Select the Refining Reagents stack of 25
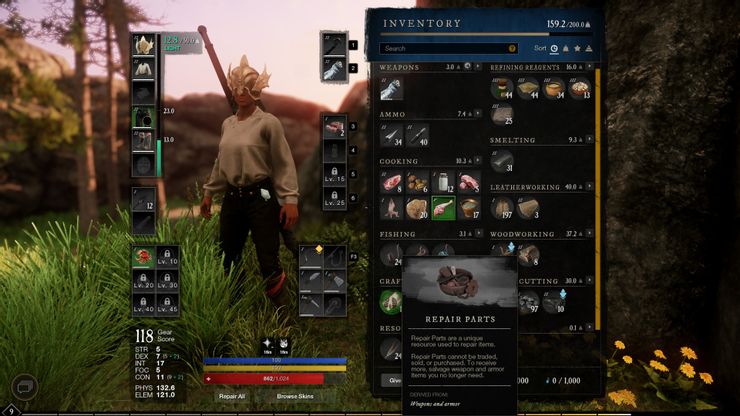This screenshot has width=740, height=416. point(502,115)
